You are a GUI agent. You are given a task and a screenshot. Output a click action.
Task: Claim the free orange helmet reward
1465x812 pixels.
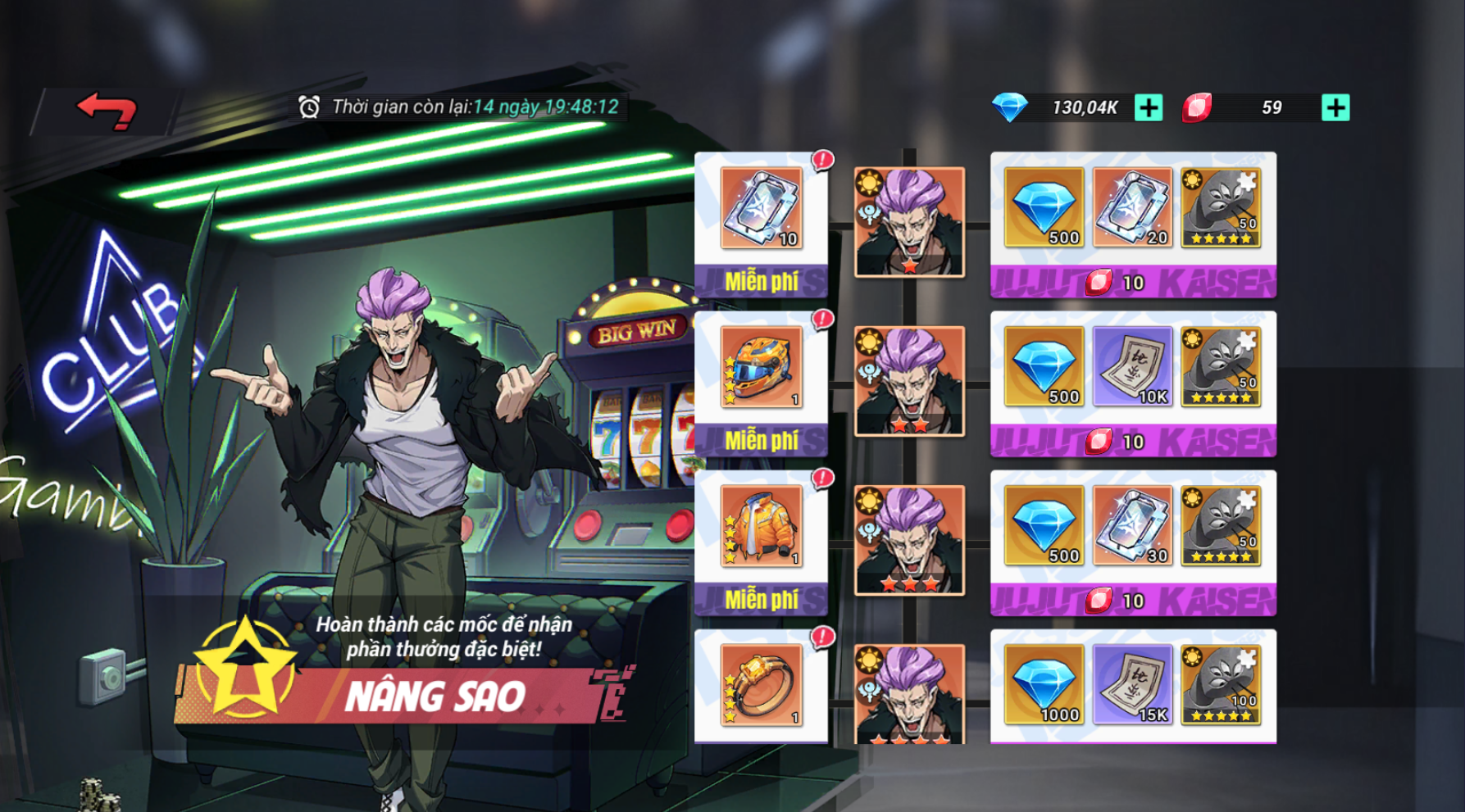coord(761,440)
